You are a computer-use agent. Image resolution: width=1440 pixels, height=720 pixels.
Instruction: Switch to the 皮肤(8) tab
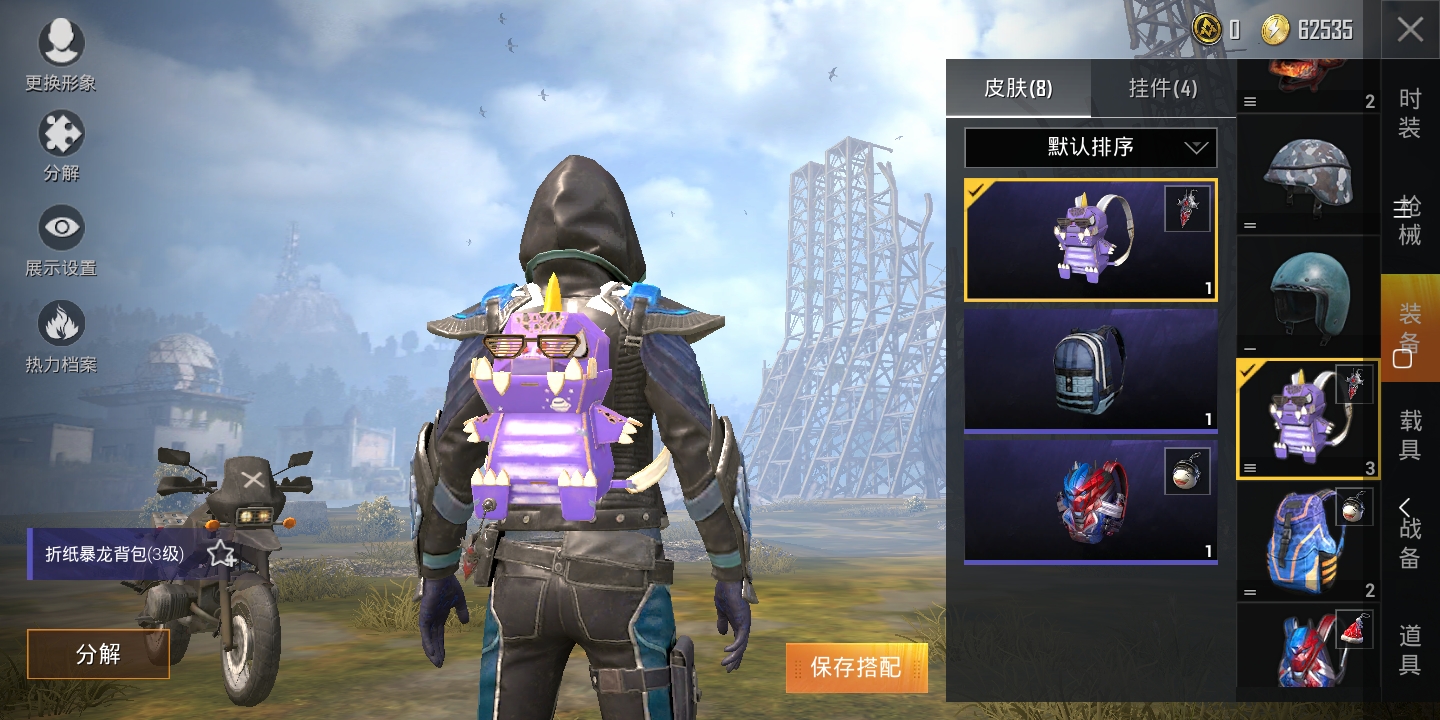coord(1017,88)
